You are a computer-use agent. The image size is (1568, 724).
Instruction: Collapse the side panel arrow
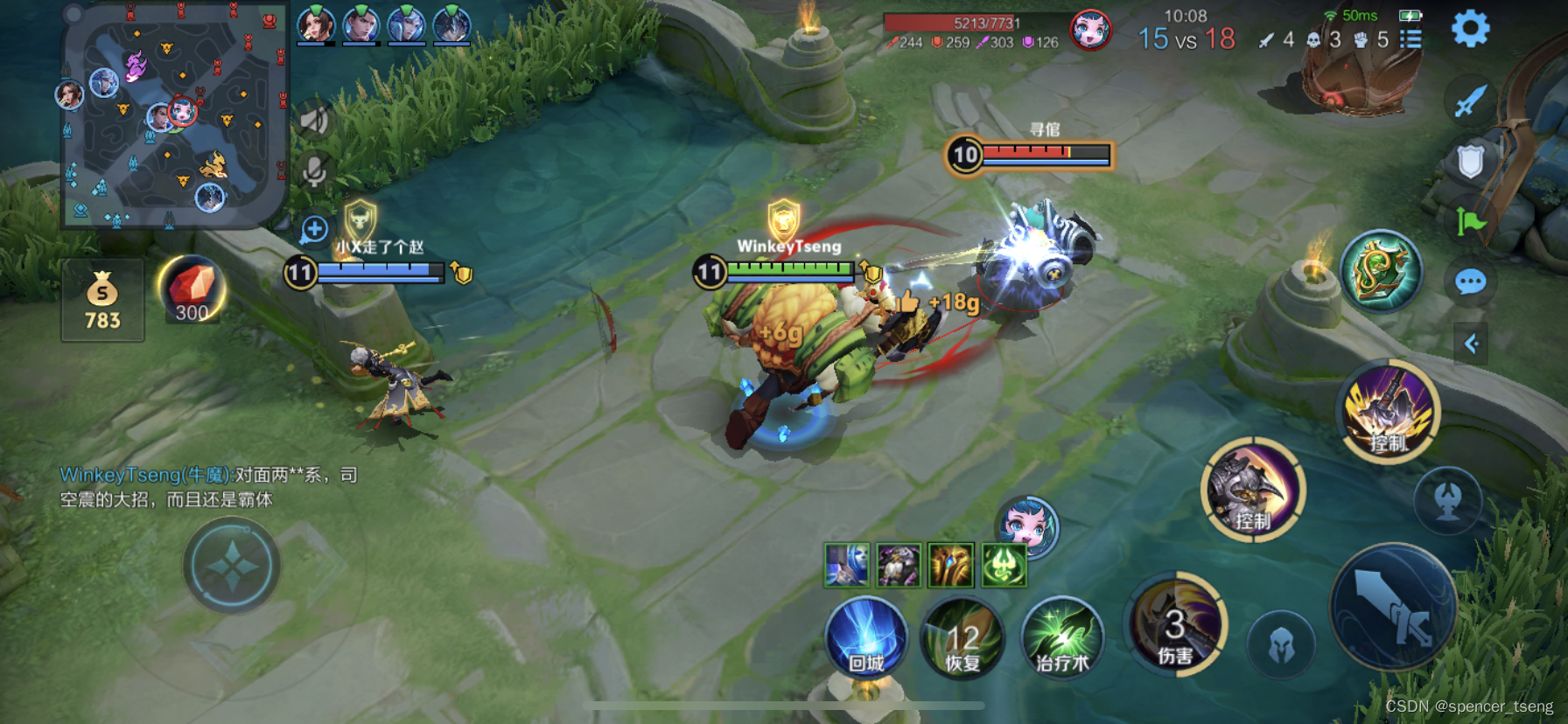tap(1471, 344)
